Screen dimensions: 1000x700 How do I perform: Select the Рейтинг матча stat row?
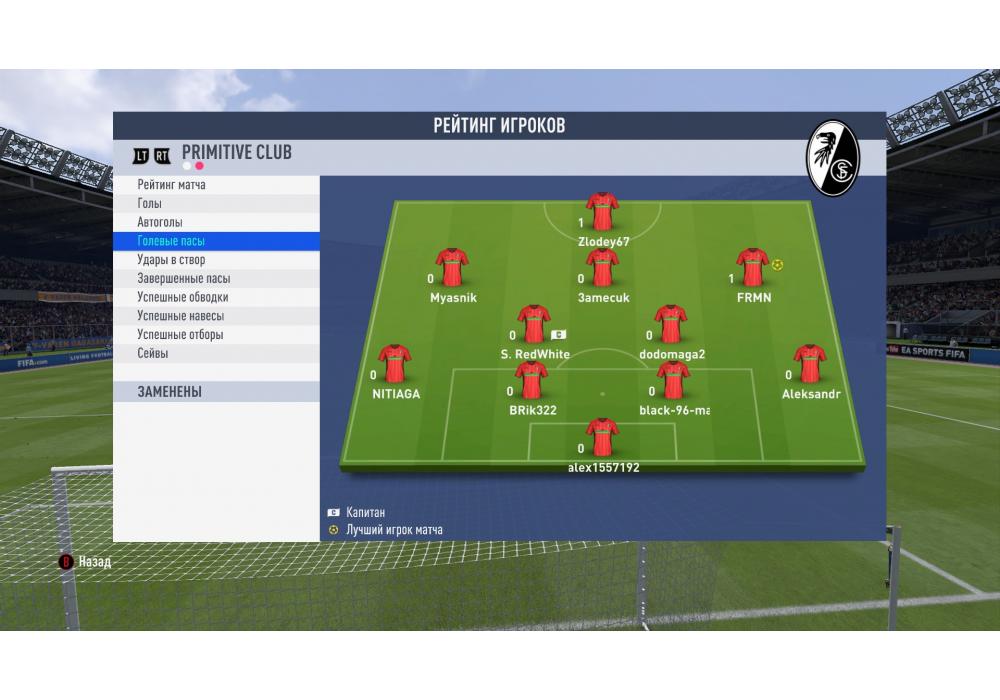[x=172, y=185]
